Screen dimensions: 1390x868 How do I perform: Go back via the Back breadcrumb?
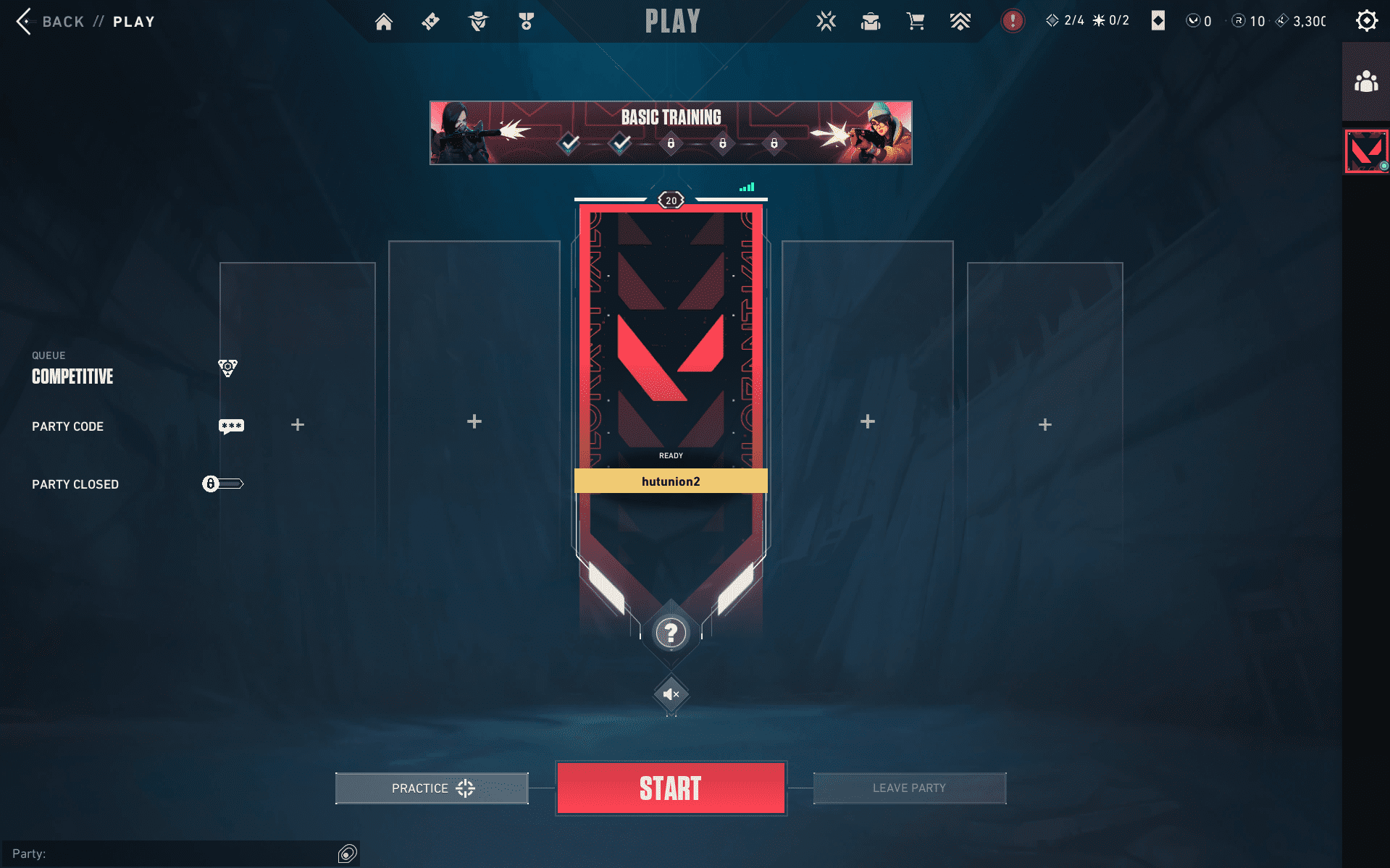point(63,21)
